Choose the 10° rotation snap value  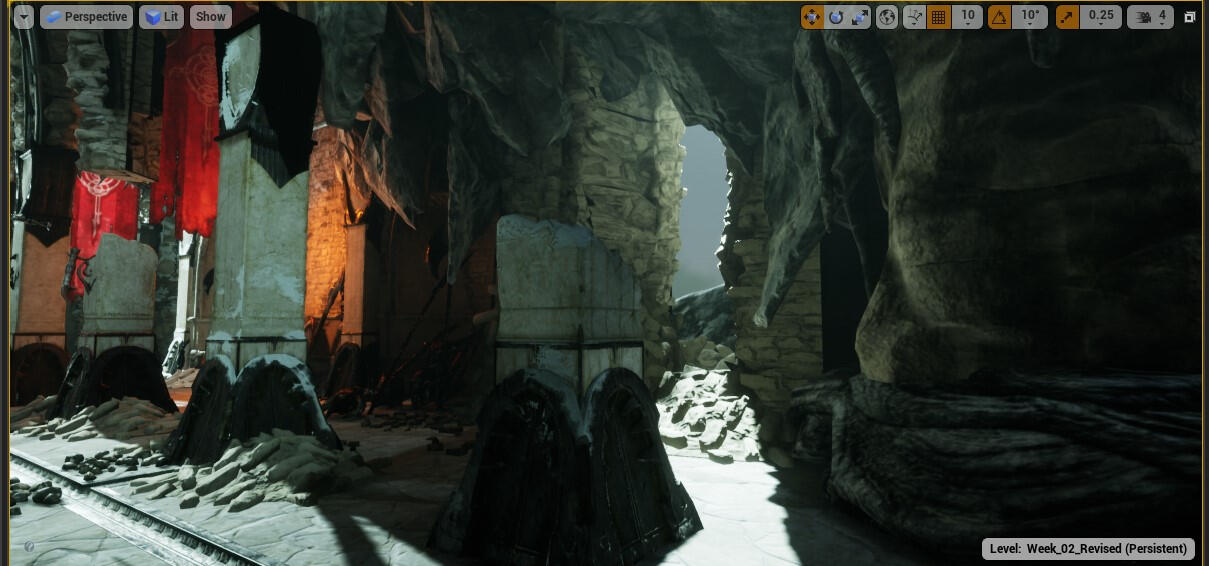pos(1029,17)
